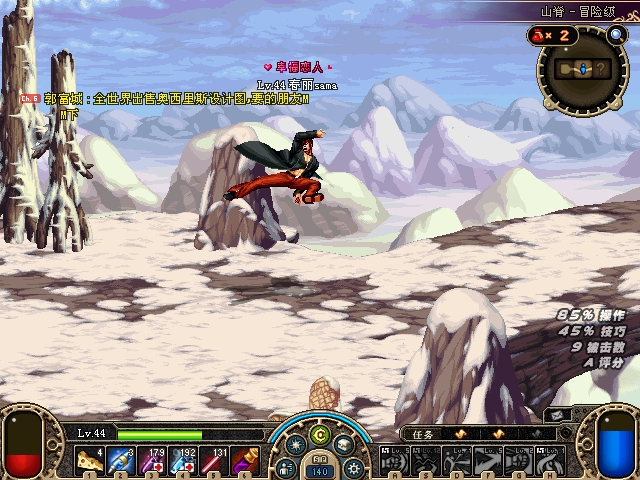The width and height of the screenshot is (640, 480).
Task: Use the cheese item in hotbar
Action: point(90,460)
